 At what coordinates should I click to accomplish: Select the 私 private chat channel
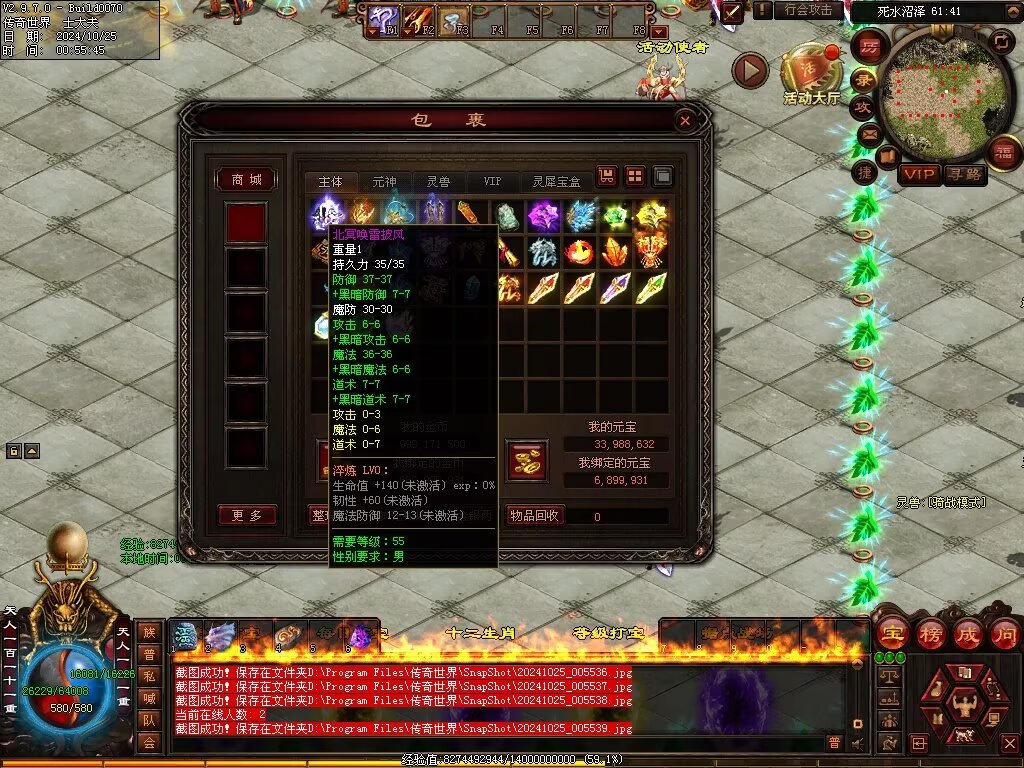[x=148, y=675]
